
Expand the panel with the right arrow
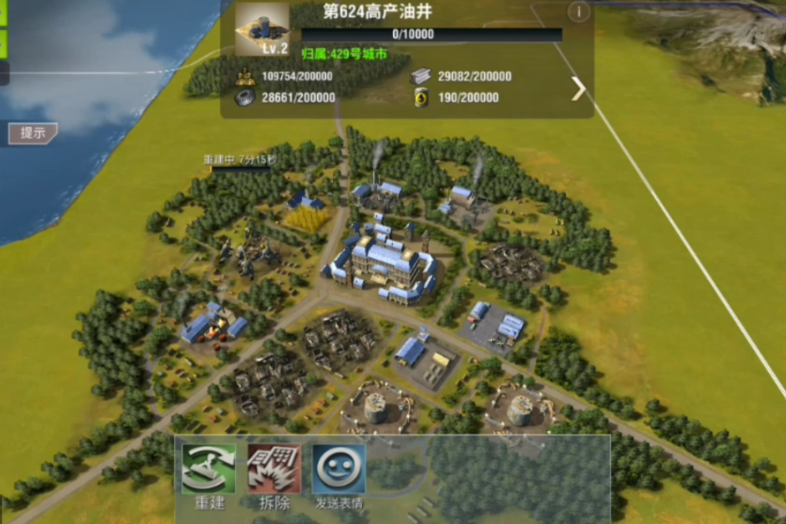tap(578, 89)
